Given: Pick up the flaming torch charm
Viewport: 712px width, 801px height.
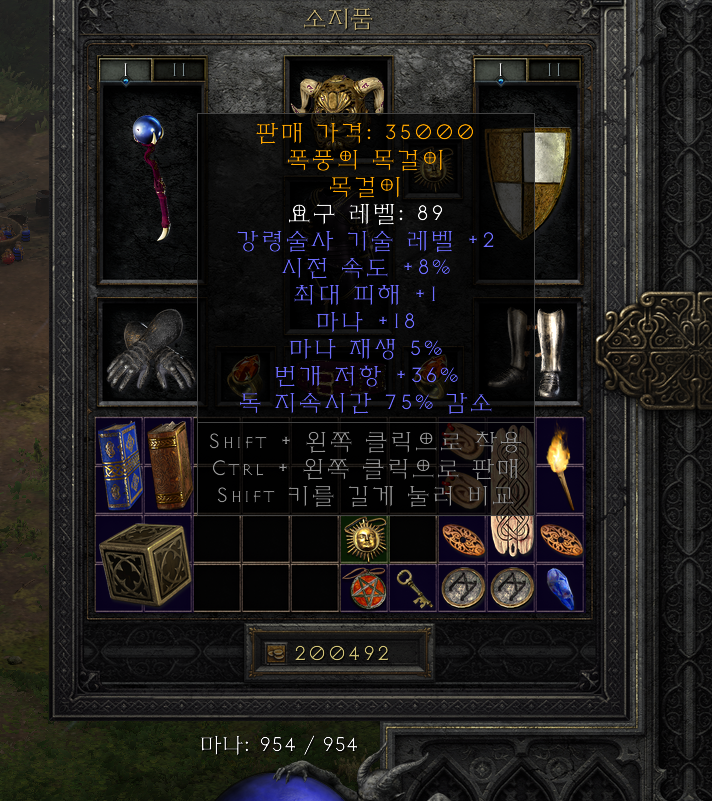Looking at the screenshot, I should click(x=559, y=466).
